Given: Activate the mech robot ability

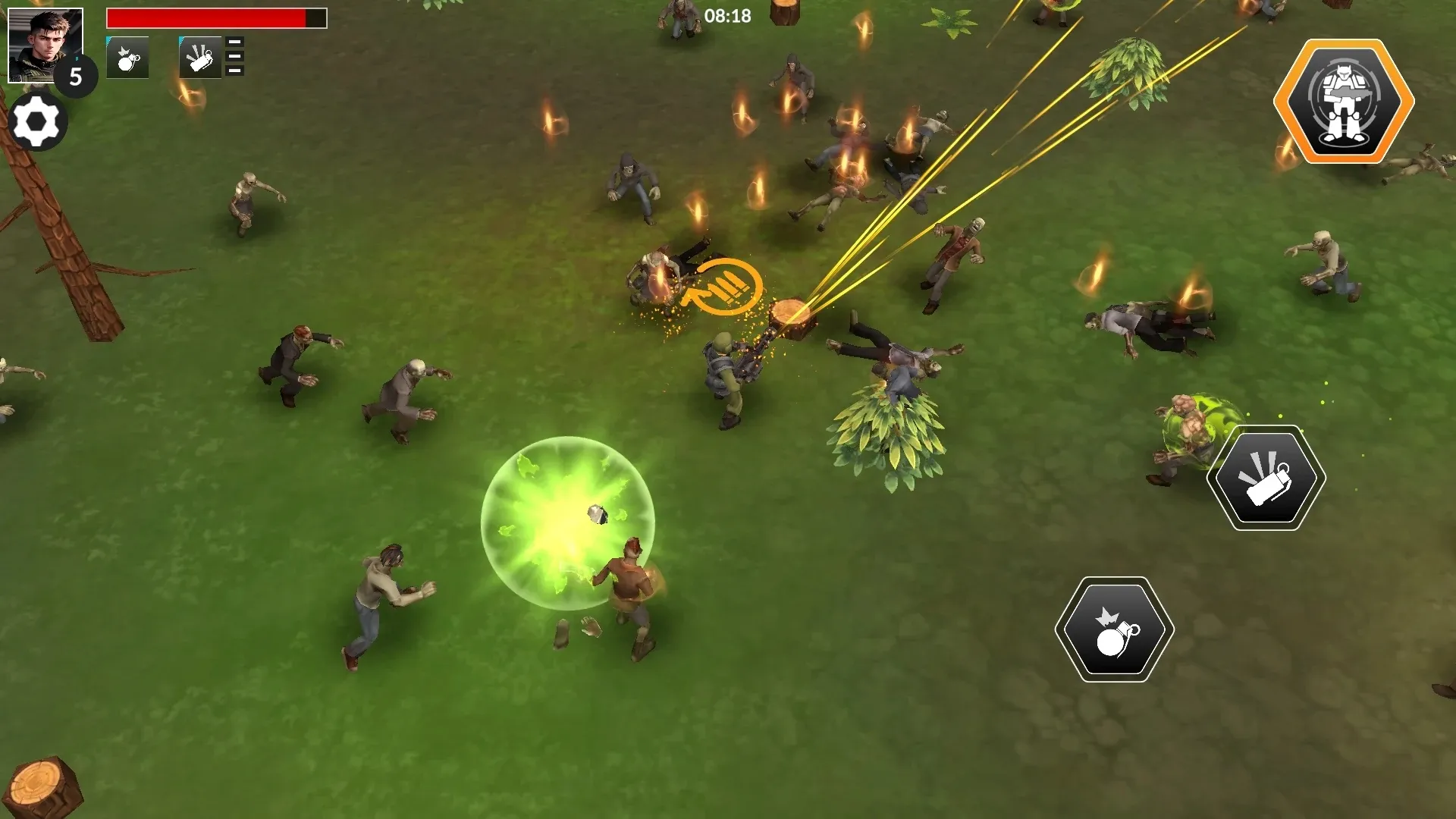Looking at the screenshot, I should (1343, 100).
